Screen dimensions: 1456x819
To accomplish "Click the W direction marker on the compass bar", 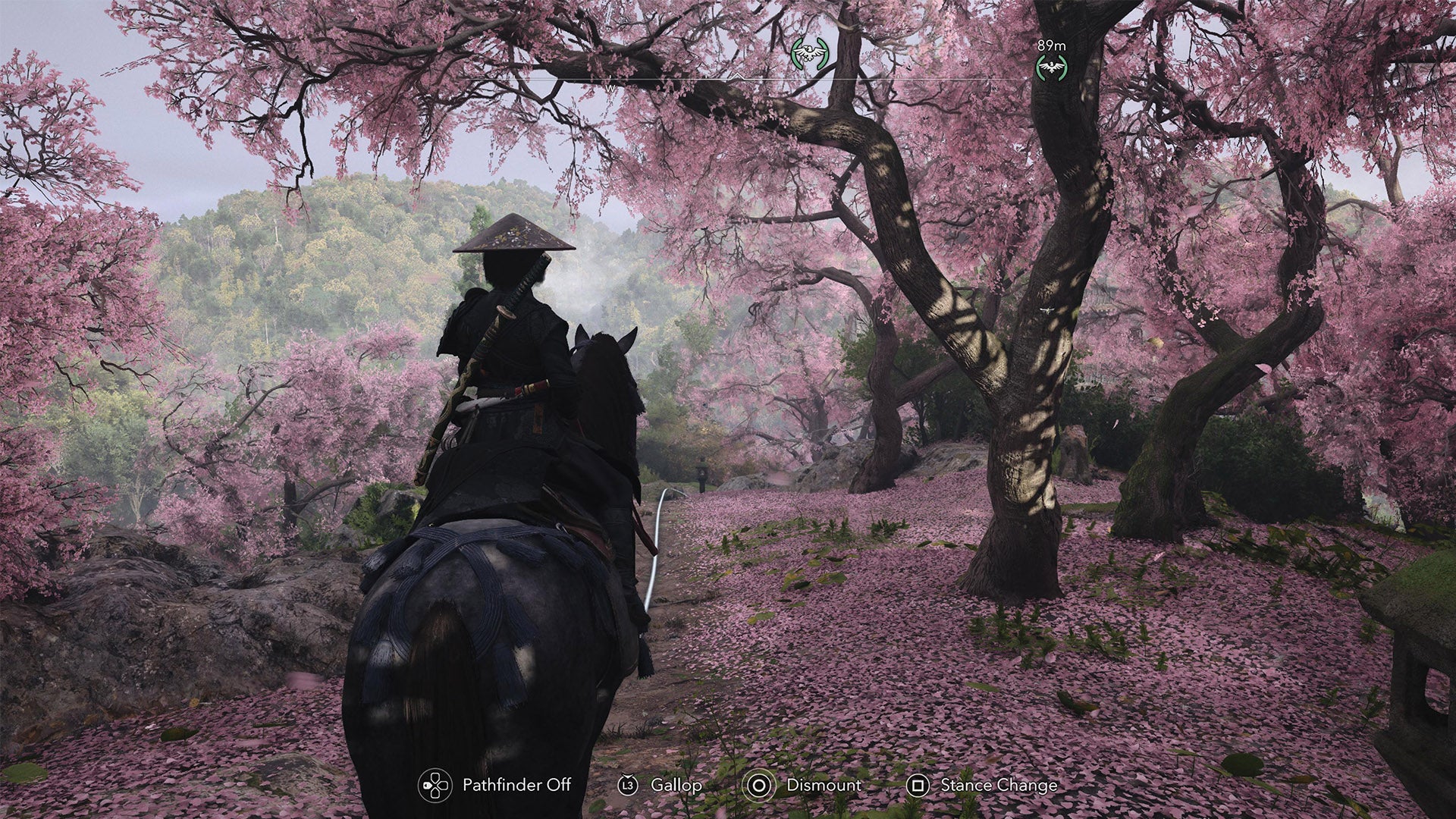I will point(611,89).
